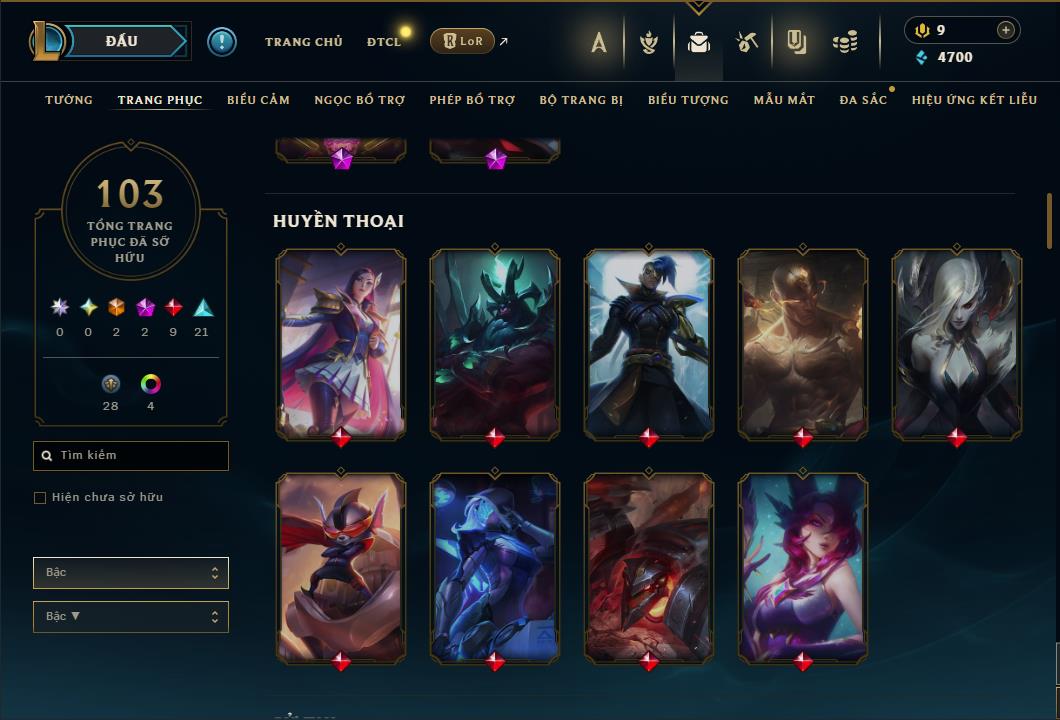This screenshot has width=1060, height=720.
Task: Open the coin stack store icon
Action: click(845, 42)
